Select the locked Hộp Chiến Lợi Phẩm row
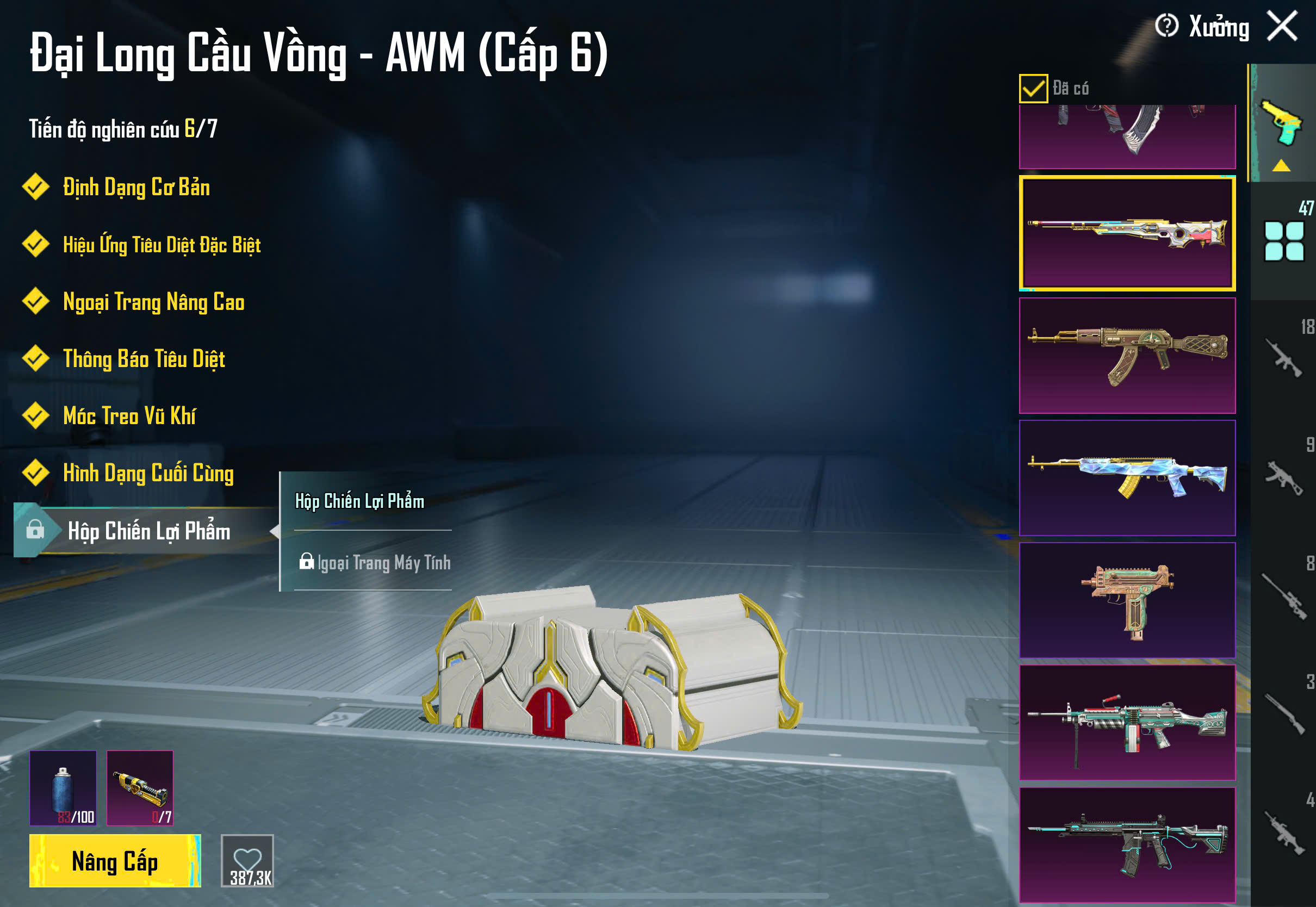1316x907 pixels. click(x=148, y=531)
